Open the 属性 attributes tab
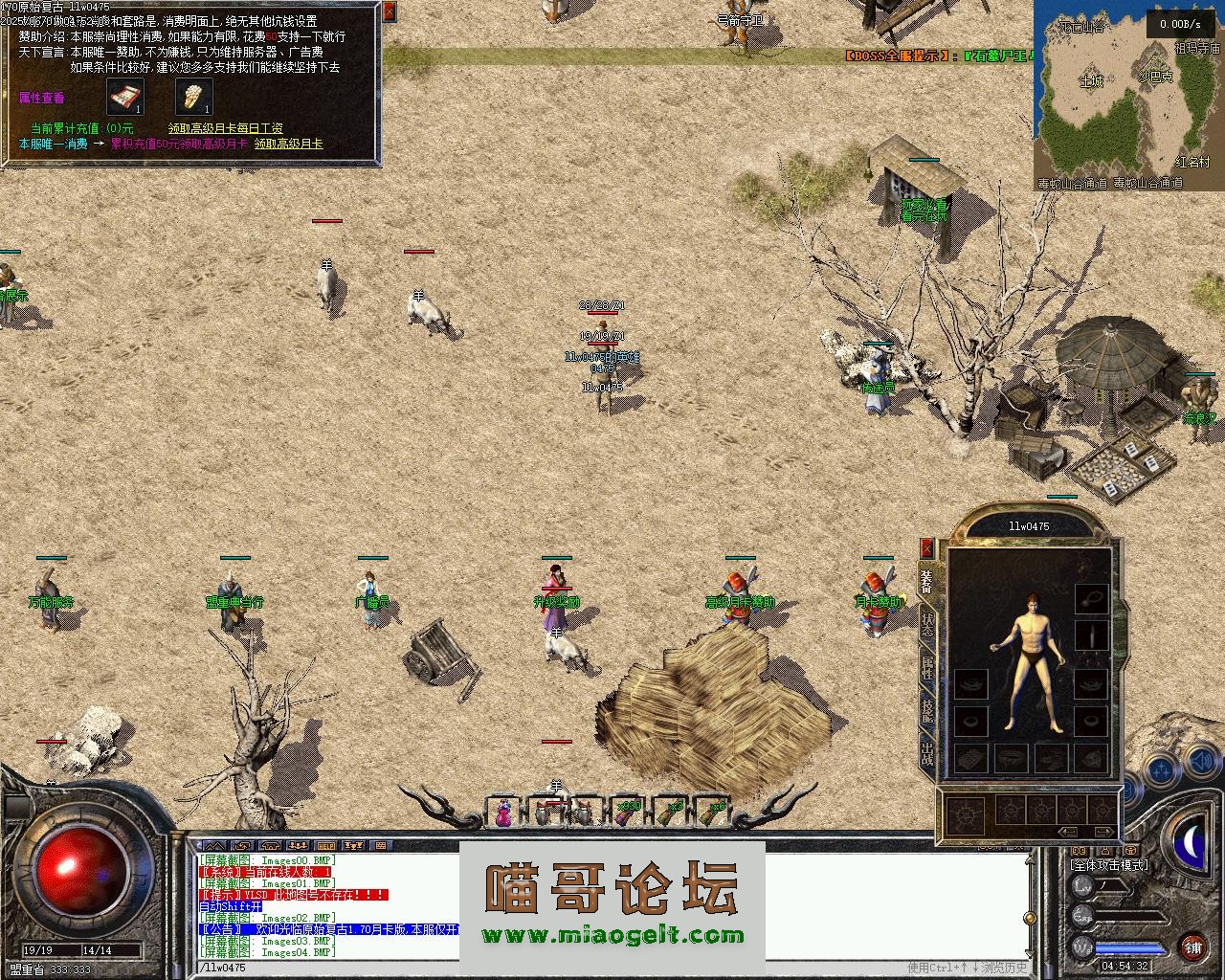This screenshot has height=980, width=1225. (x=926, y=667)
